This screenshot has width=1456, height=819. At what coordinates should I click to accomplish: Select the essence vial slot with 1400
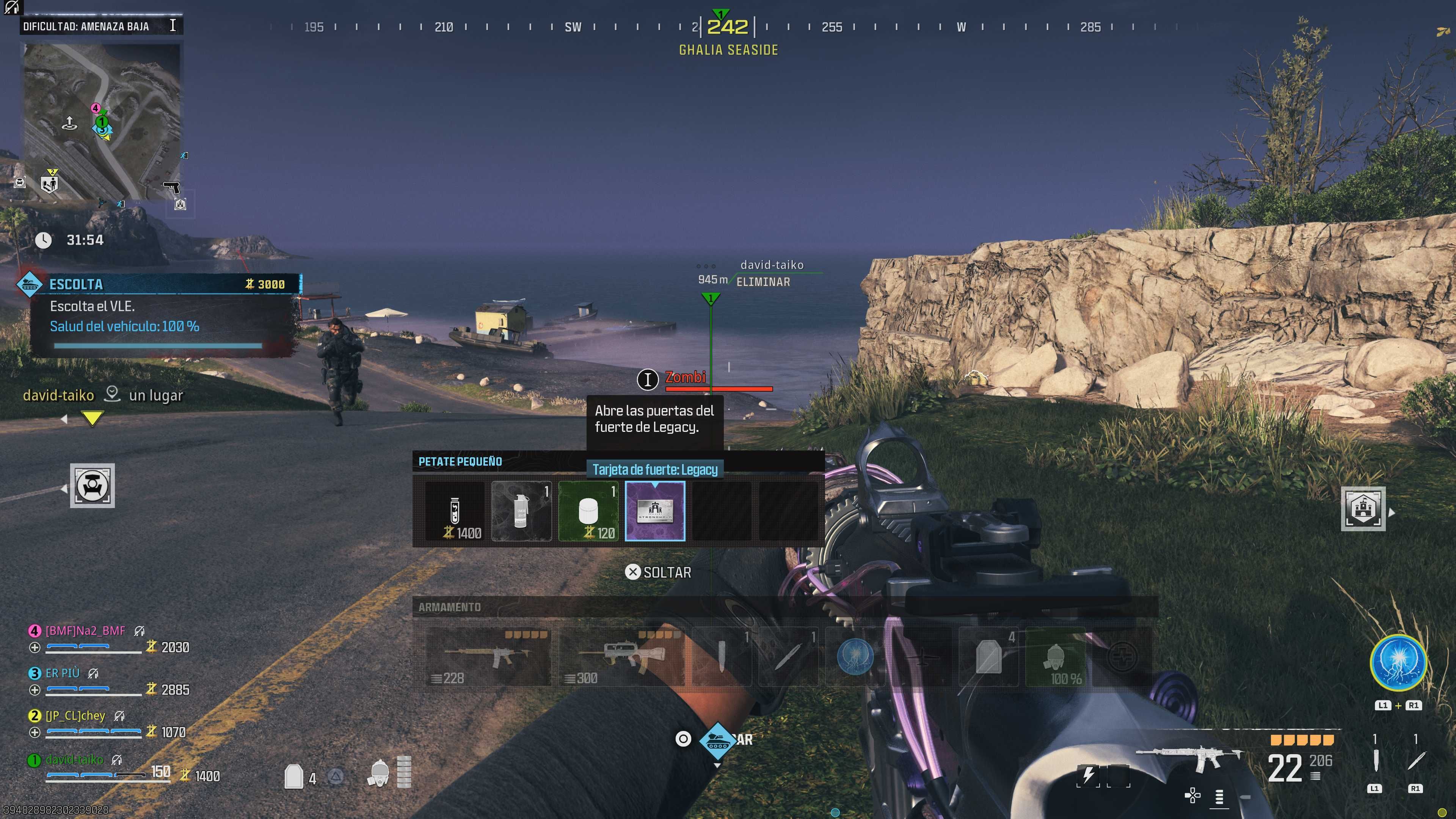coord(455,511)
